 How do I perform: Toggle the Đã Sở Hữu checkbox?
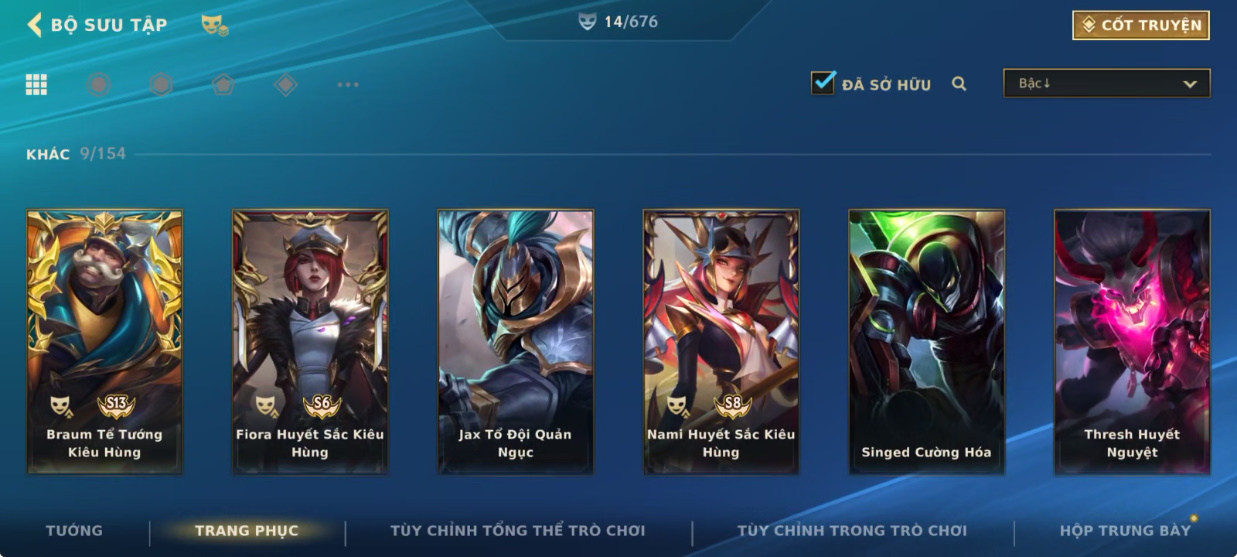point(823,83)
